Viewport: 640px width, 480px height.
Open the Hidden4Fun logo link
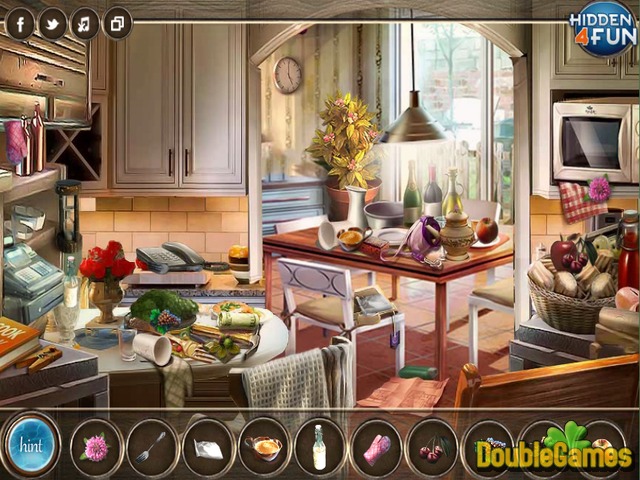[x=604, y=28]
